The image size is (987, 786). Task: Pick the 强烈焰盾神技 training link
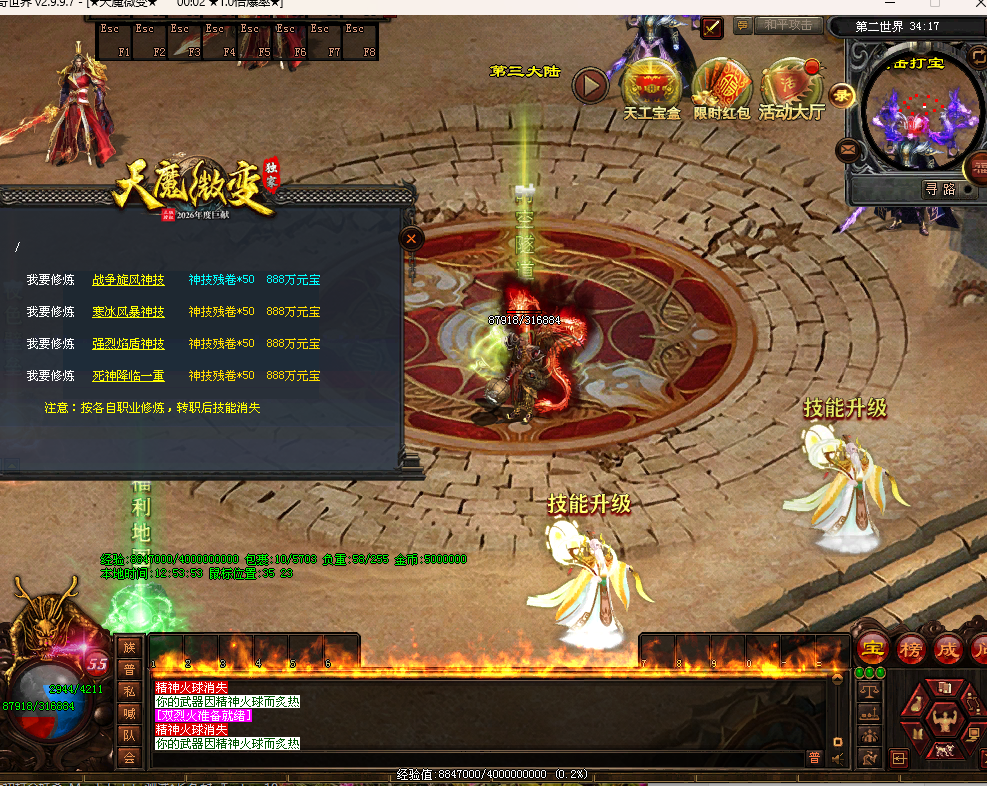pos(128,344)
